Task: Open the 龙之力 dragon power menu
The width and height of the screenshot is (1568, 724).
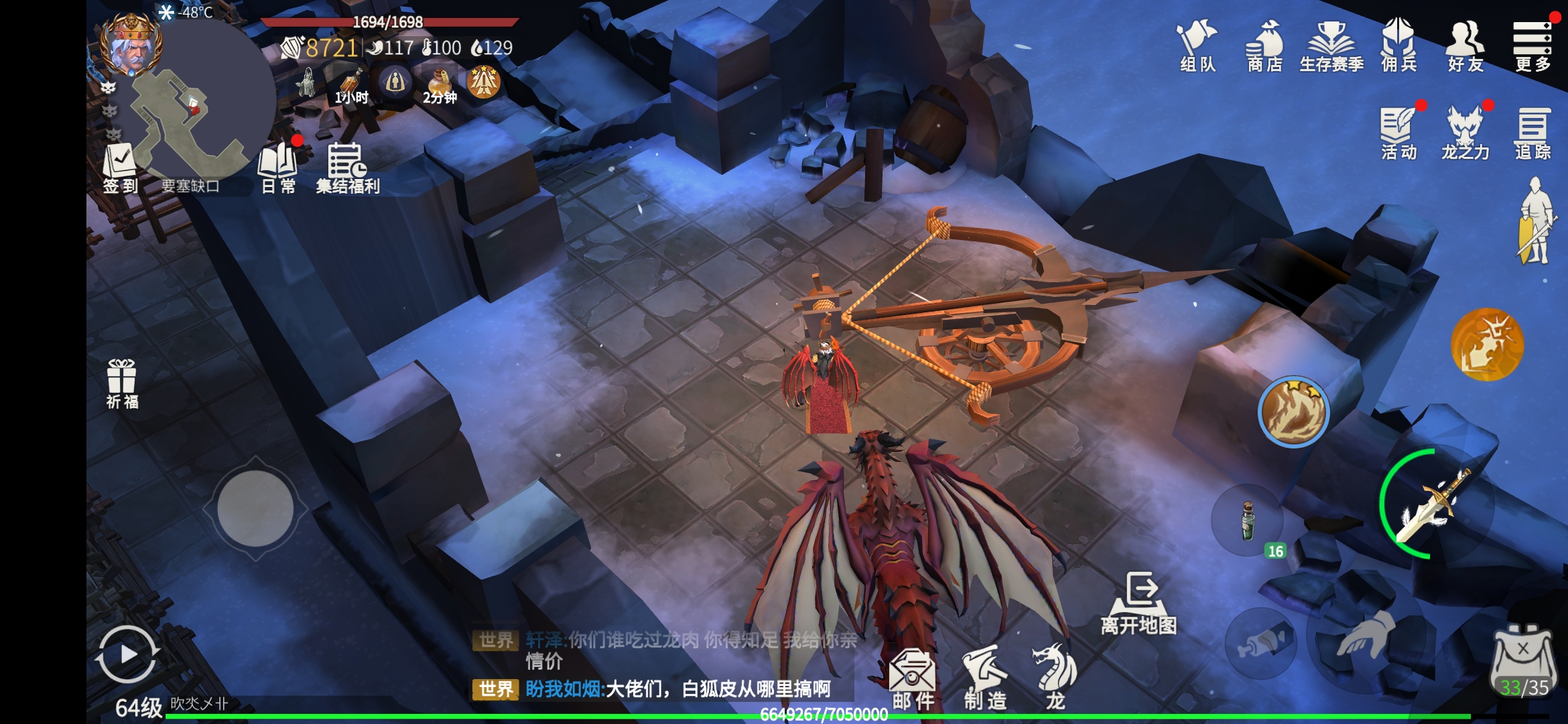Action: coord(1465,133)
